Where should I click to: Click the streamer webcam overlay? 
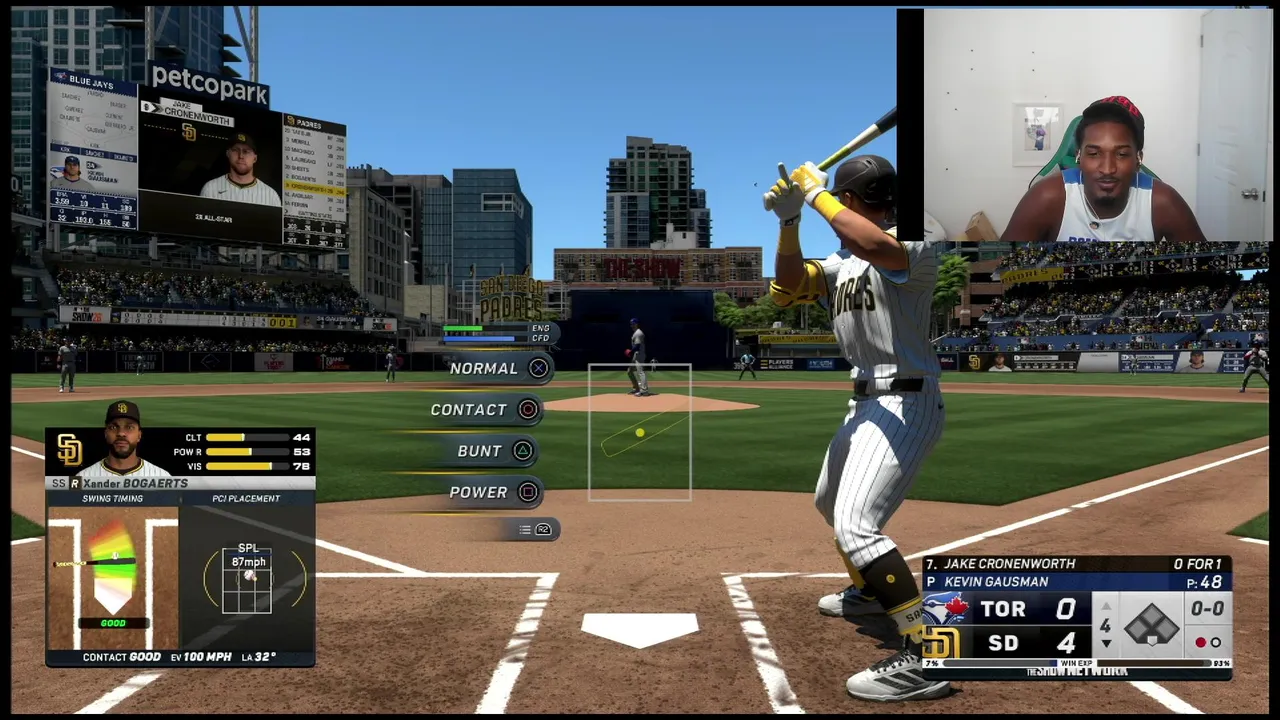[x=1085, y=125]
